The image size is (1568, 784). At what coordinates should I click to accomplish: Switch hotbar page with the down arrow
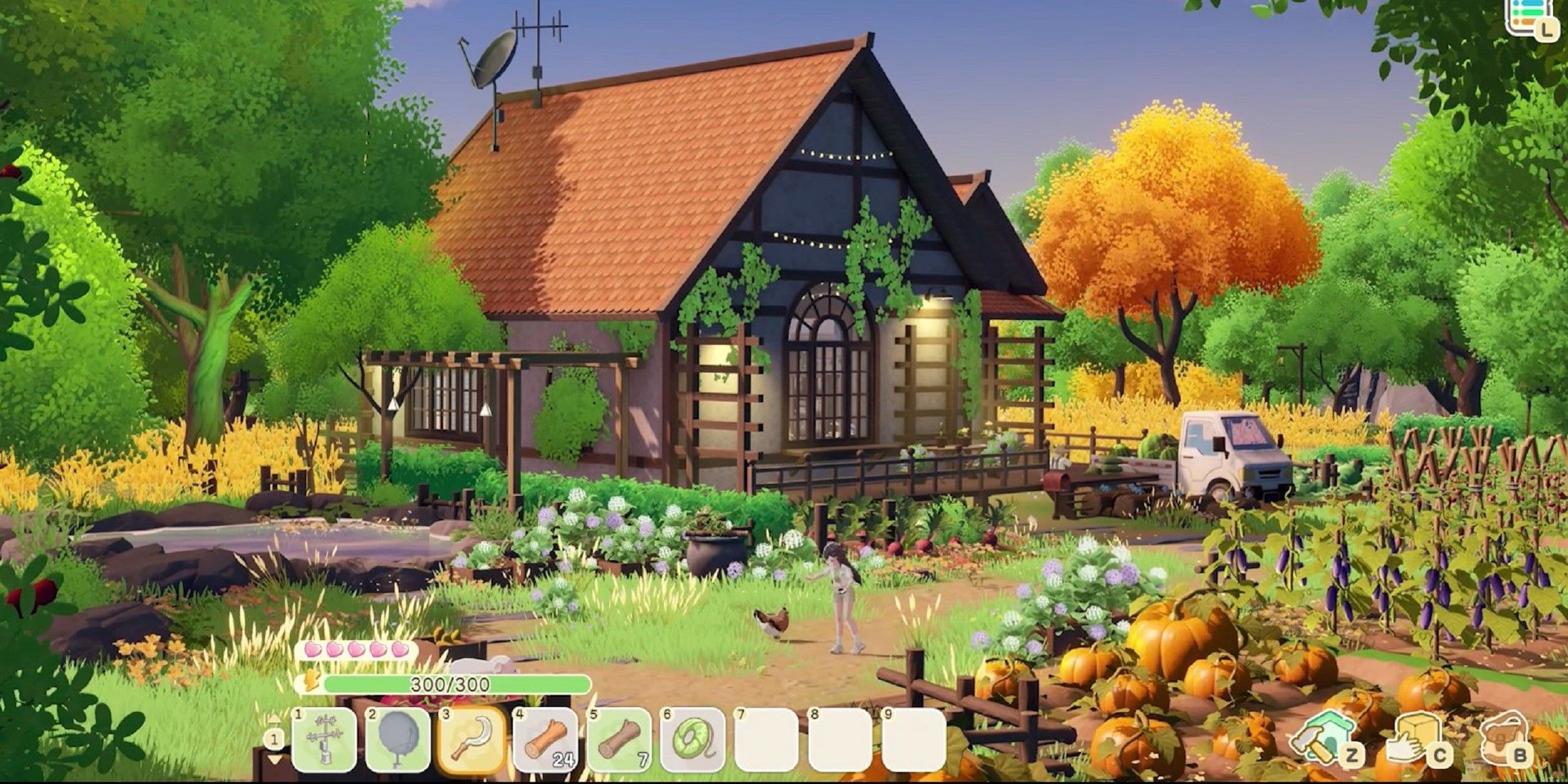(x=274, y=761)
